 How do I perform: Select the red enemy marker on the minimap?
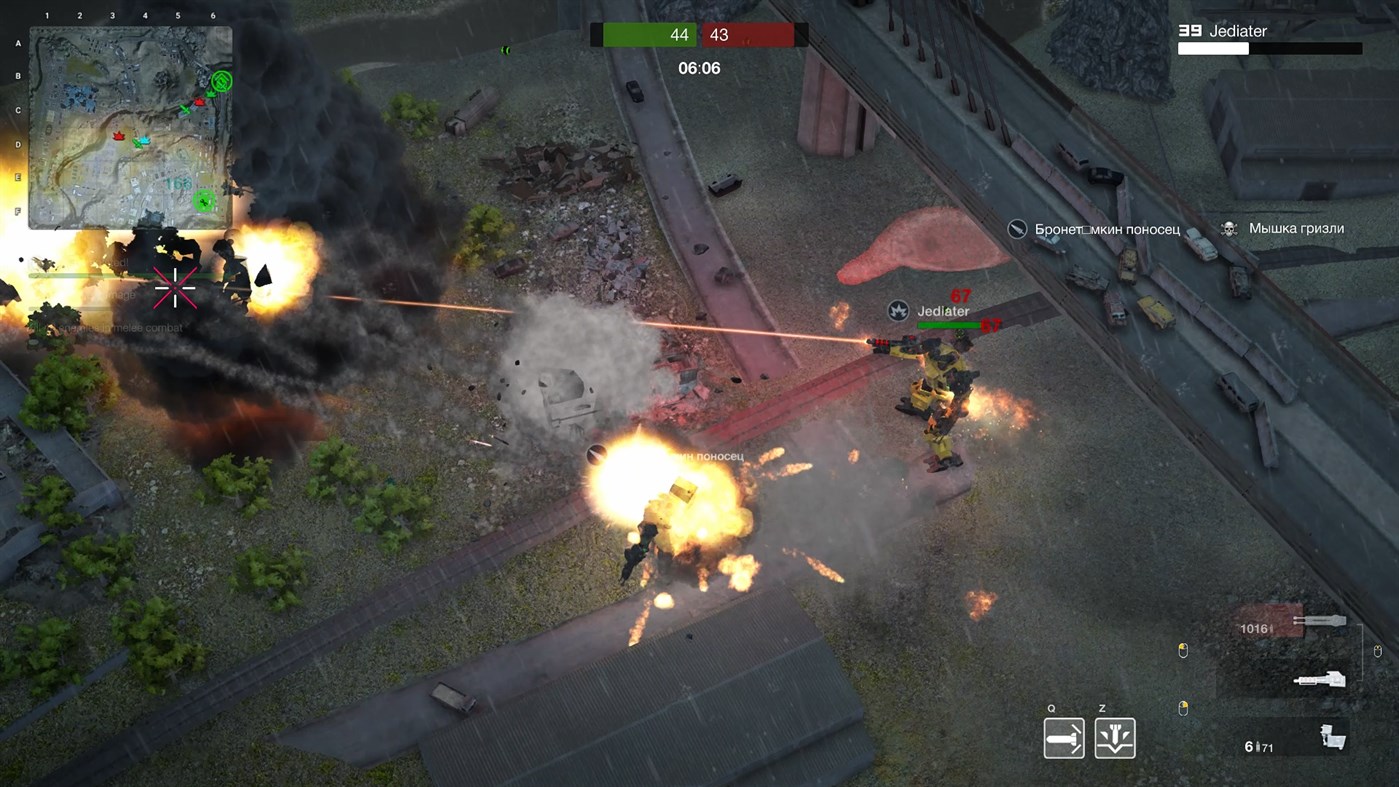(x=198, y=102)
